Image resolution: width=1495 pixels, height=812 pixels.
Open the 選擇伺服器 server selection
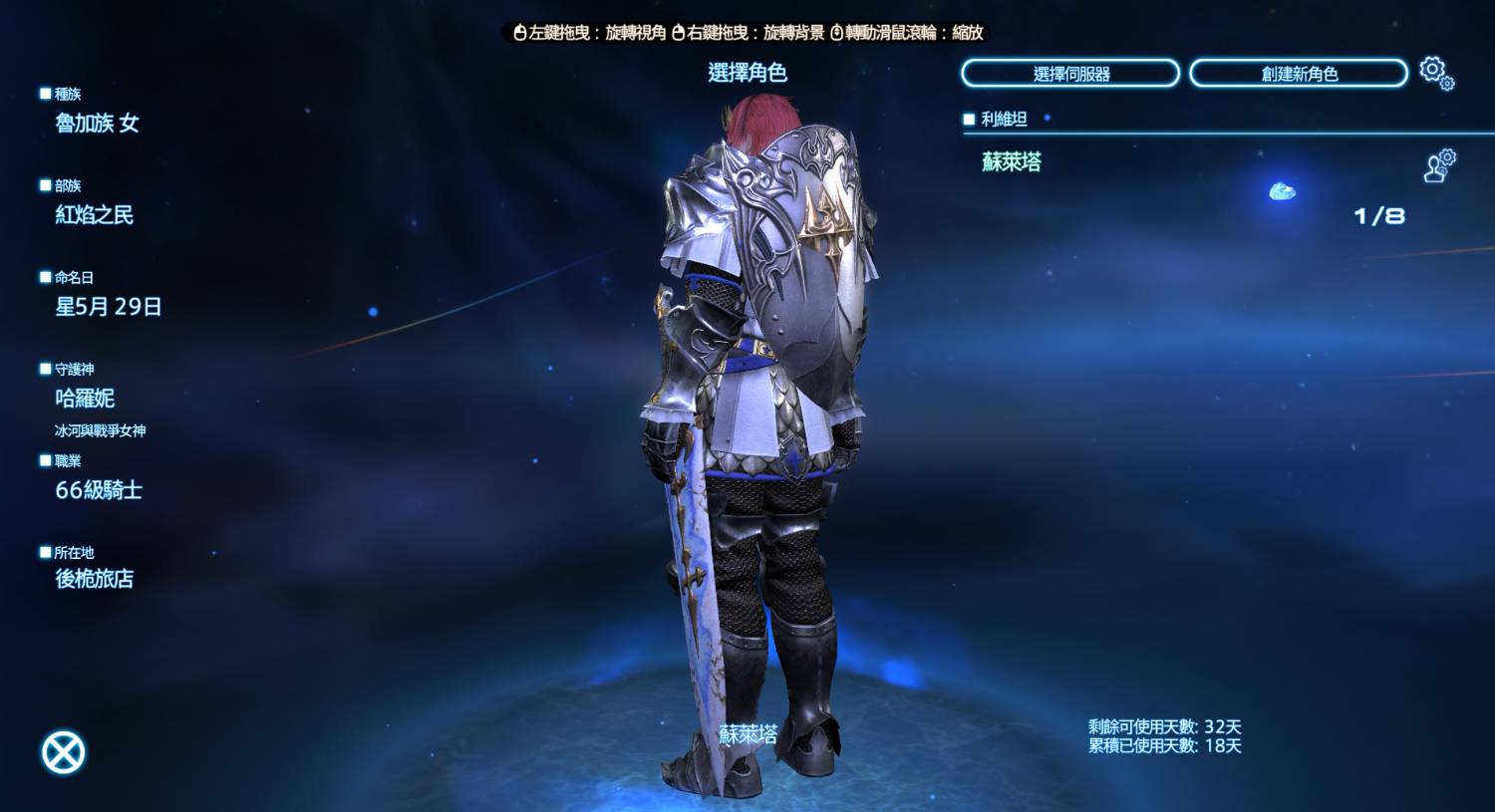[1070, 74]
